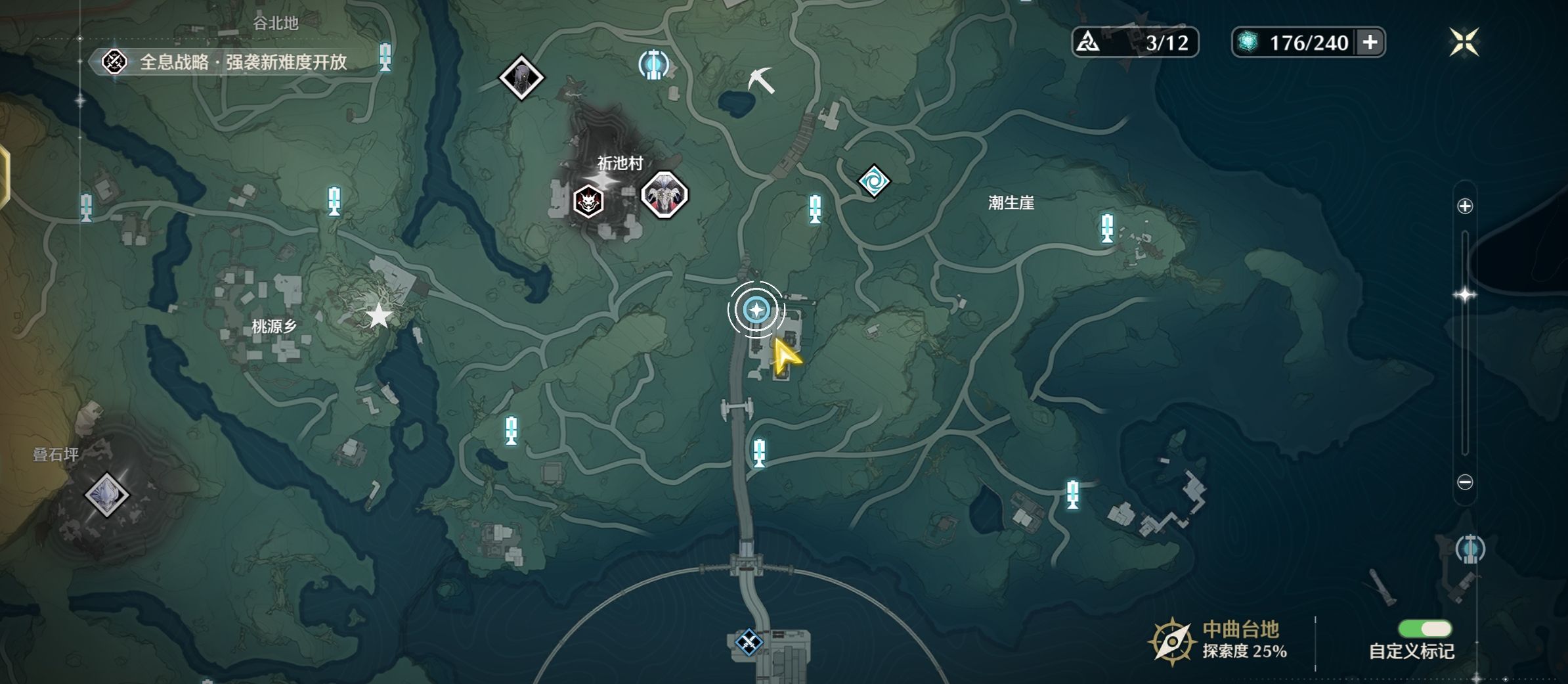Screen dimensions: 1568x684
Task: Select the teal swirl diamond marker
Action: (x=874, y=181)
